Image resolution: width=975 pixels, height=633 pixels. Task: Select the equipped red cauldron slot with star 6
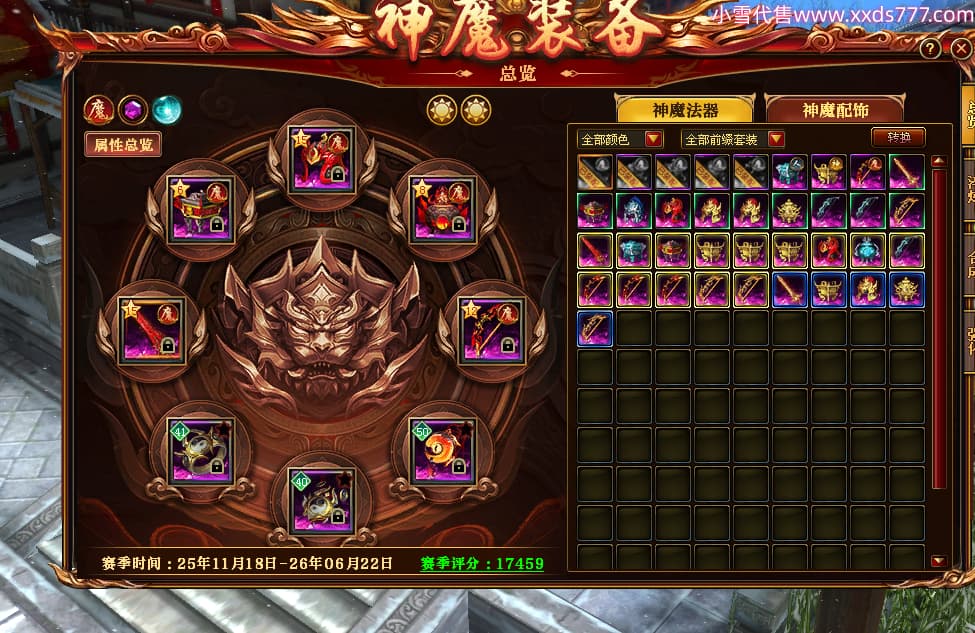click(x=441, y=208)
